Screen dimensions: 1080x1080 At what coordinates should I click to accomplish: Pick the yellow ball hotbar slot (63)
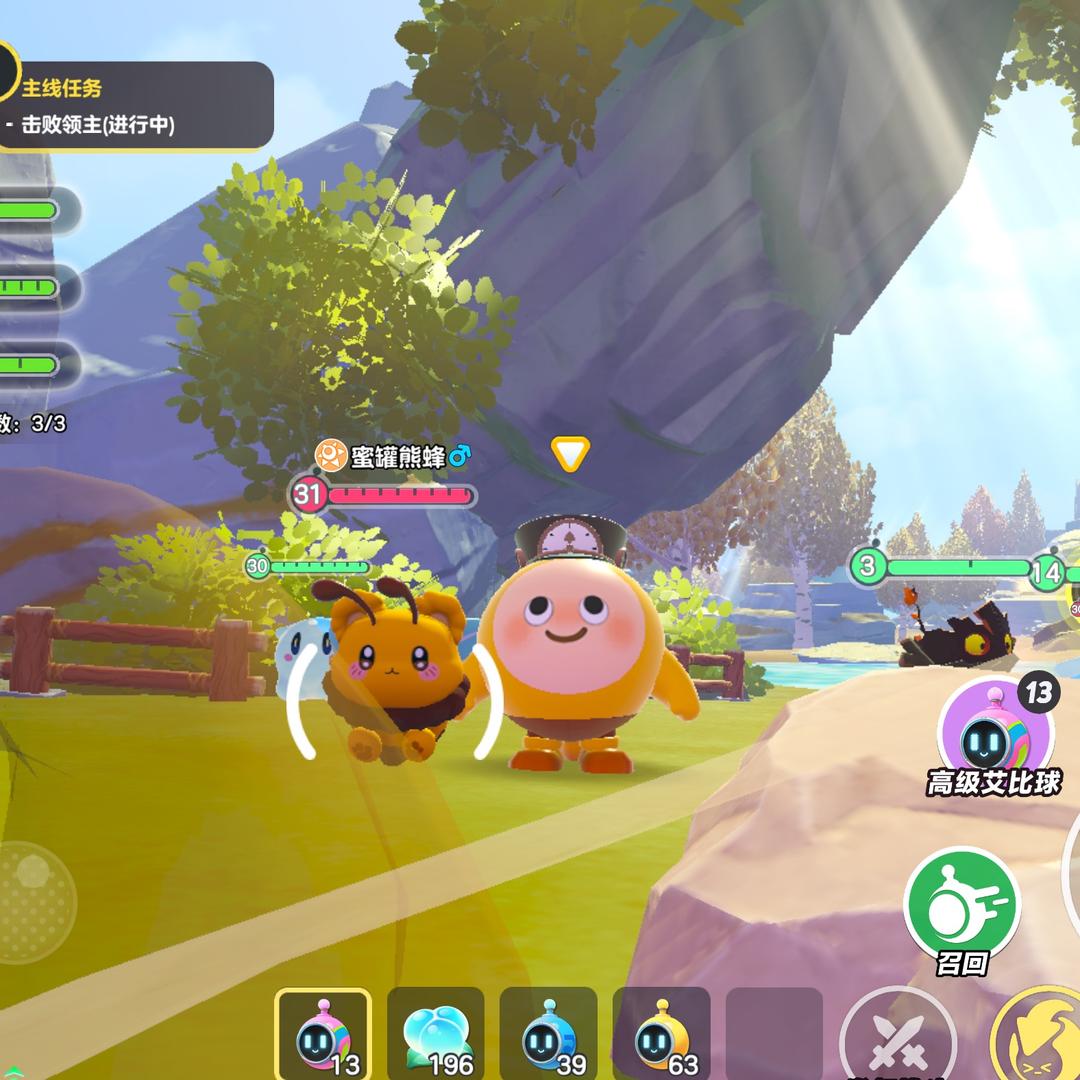(x=661, y=1037)
